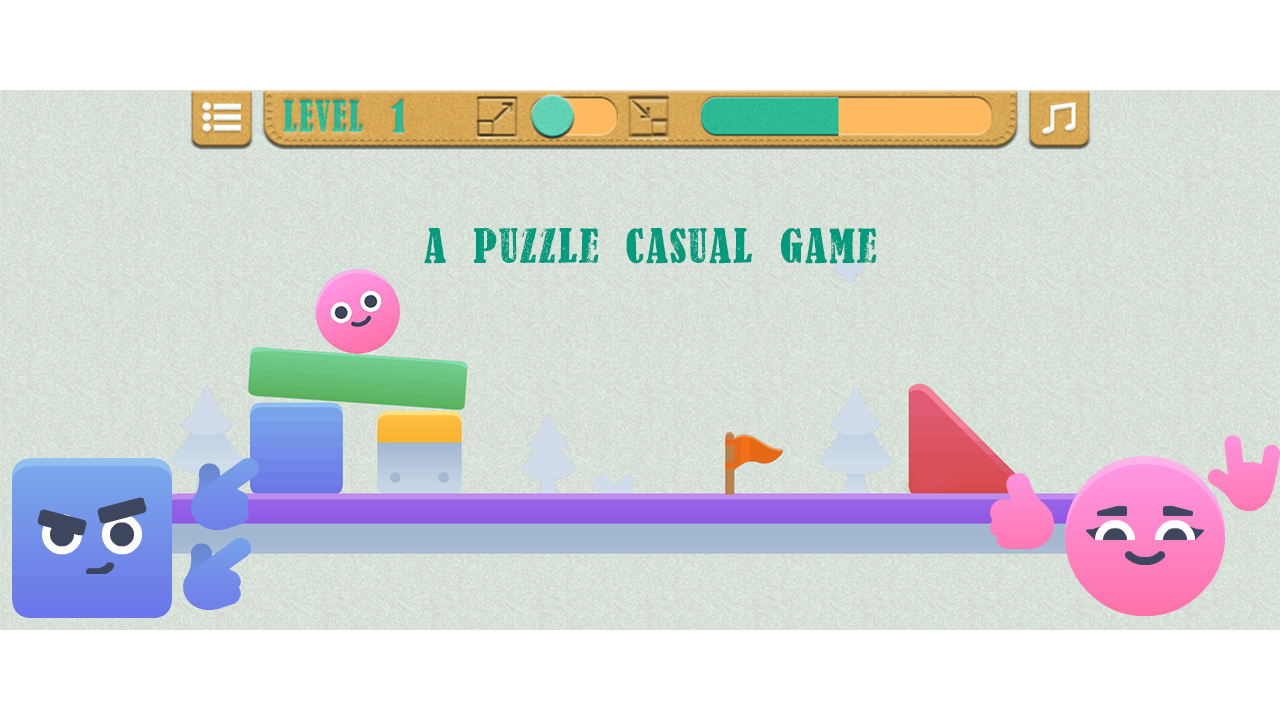The height and width of the screenshot is (720, 1280).
Task: Click the blue square block on the ground
Action: (297, 448)
